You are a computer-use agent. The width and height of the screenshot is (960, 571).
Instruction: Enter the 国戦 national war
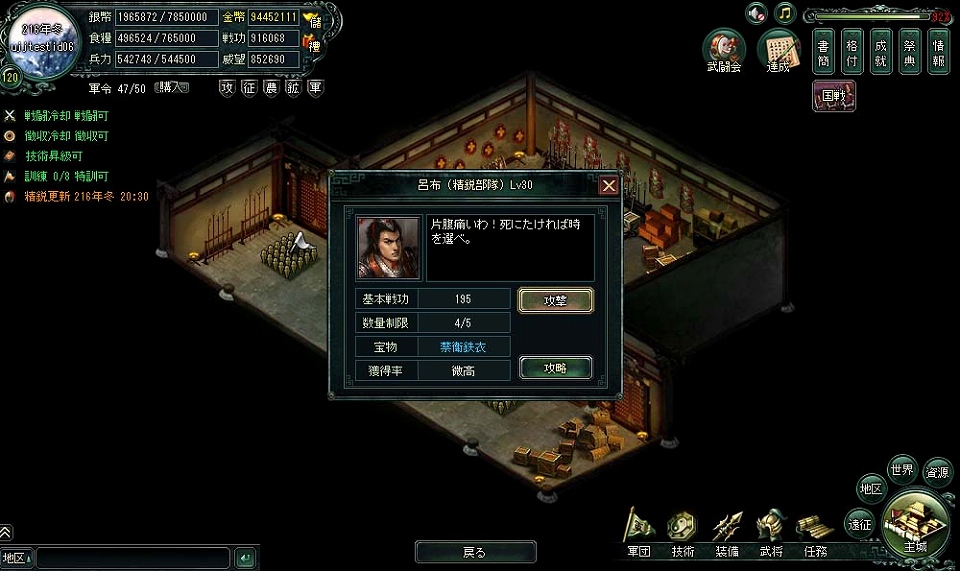(x=833, y=96)
